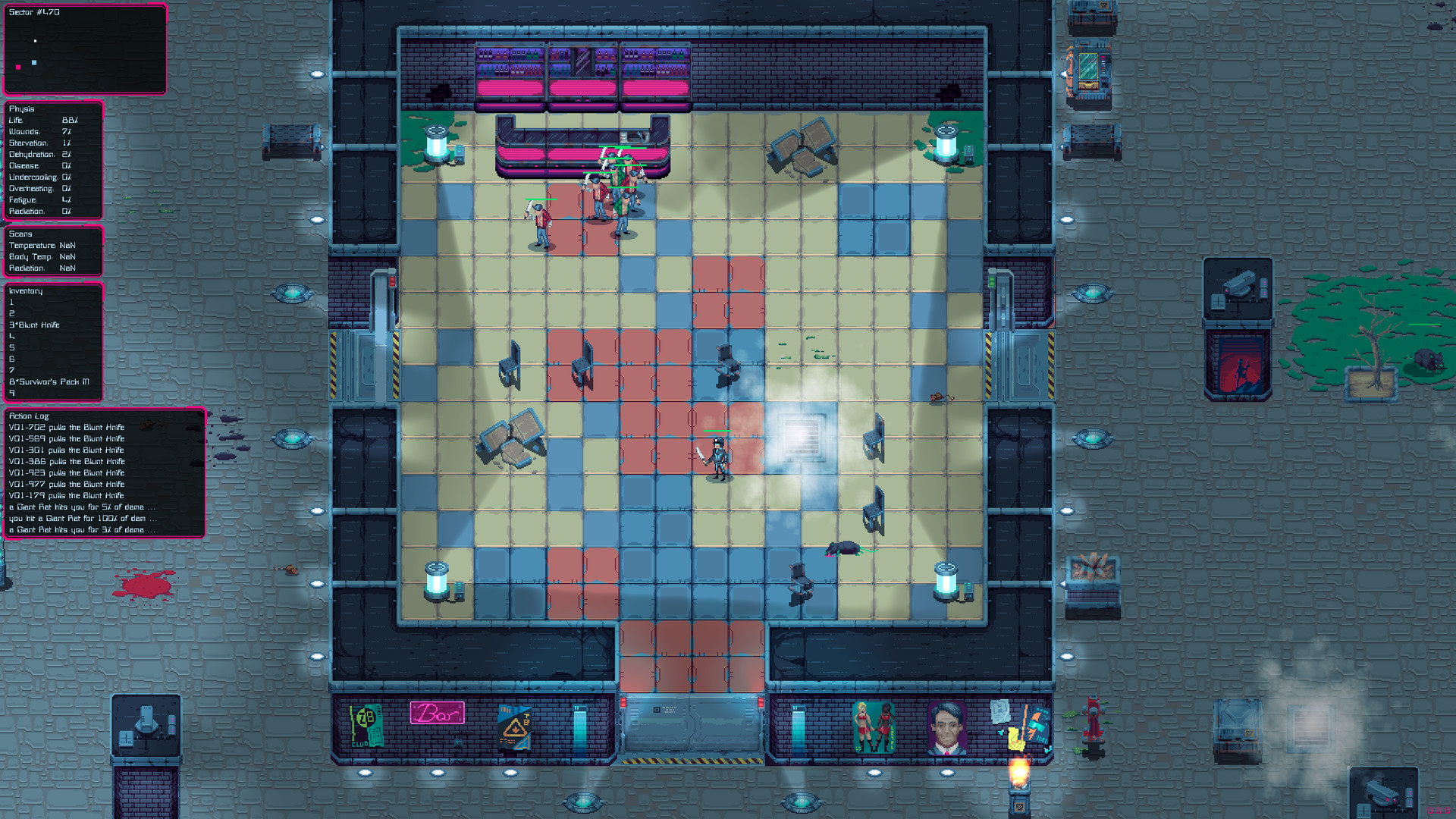Click the pink player marker on the minimap
This screenshot has width=1456, height=819.
pyautogui.click(x=17, y=67)
